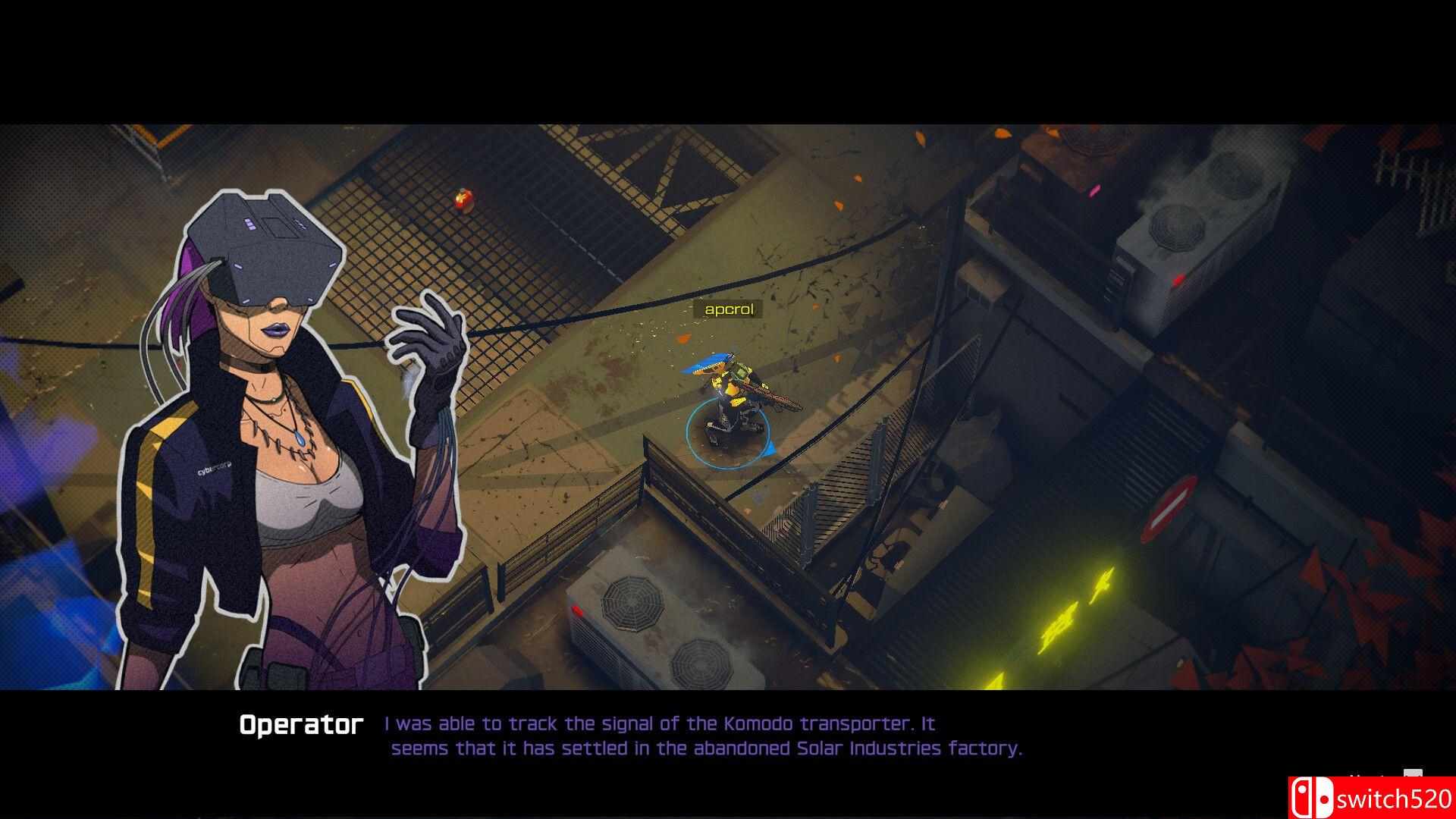This screenshot has height=819, width=1456.
Task: Click the switch520 watermark link
Action: coord(1395,799)
